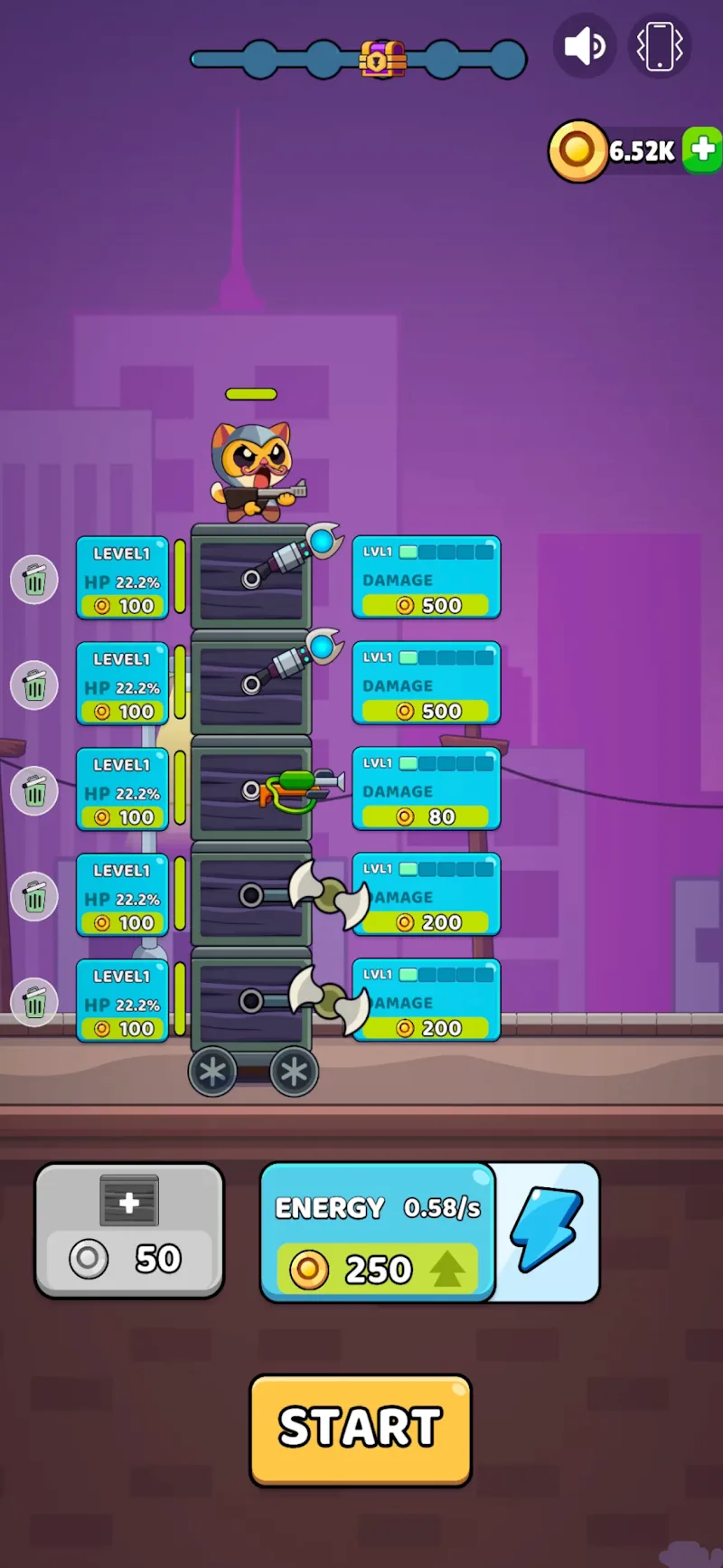Start the battle with the START button
723x1568 pixels.
(360, 1429)
